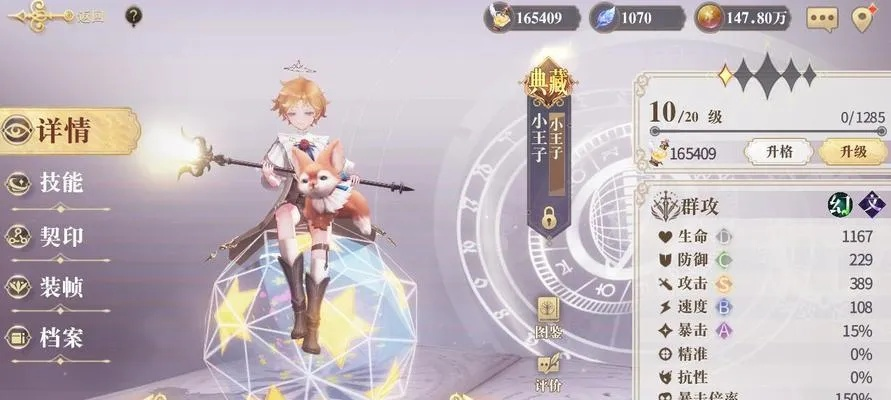The image size is (891, 400).
Task: Open the 图鉴 encyclopedia icon
Action: click(x=548, y=314)
